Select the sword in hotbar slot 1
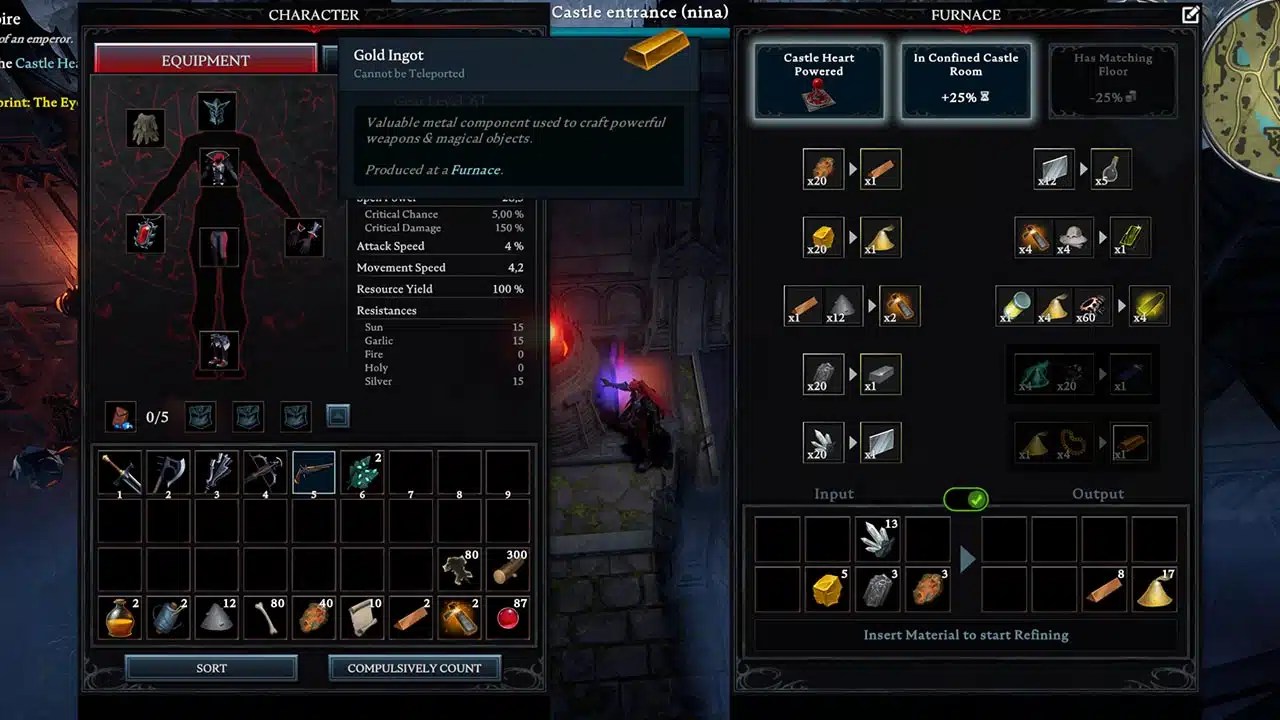Image resolution: width=1280 pixels, height=720 pixels. point(119,472)
